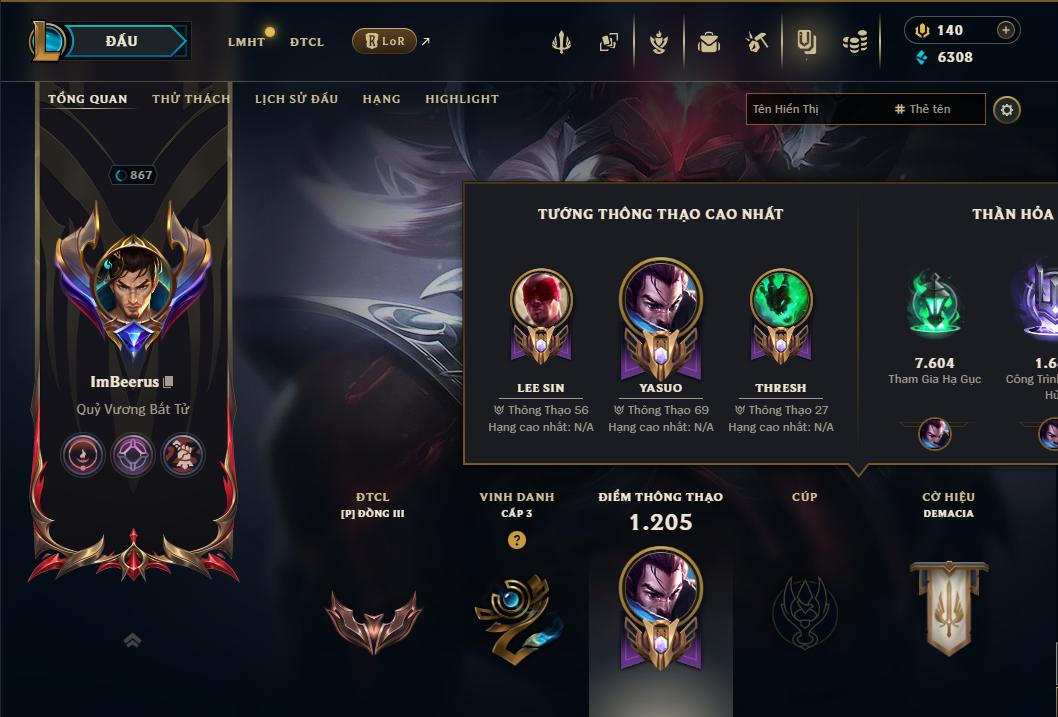The width and height of the screenshot is (1058, 717).
Task: Expand the profile card's chevron arrow
Action: [x=132, y=640]
